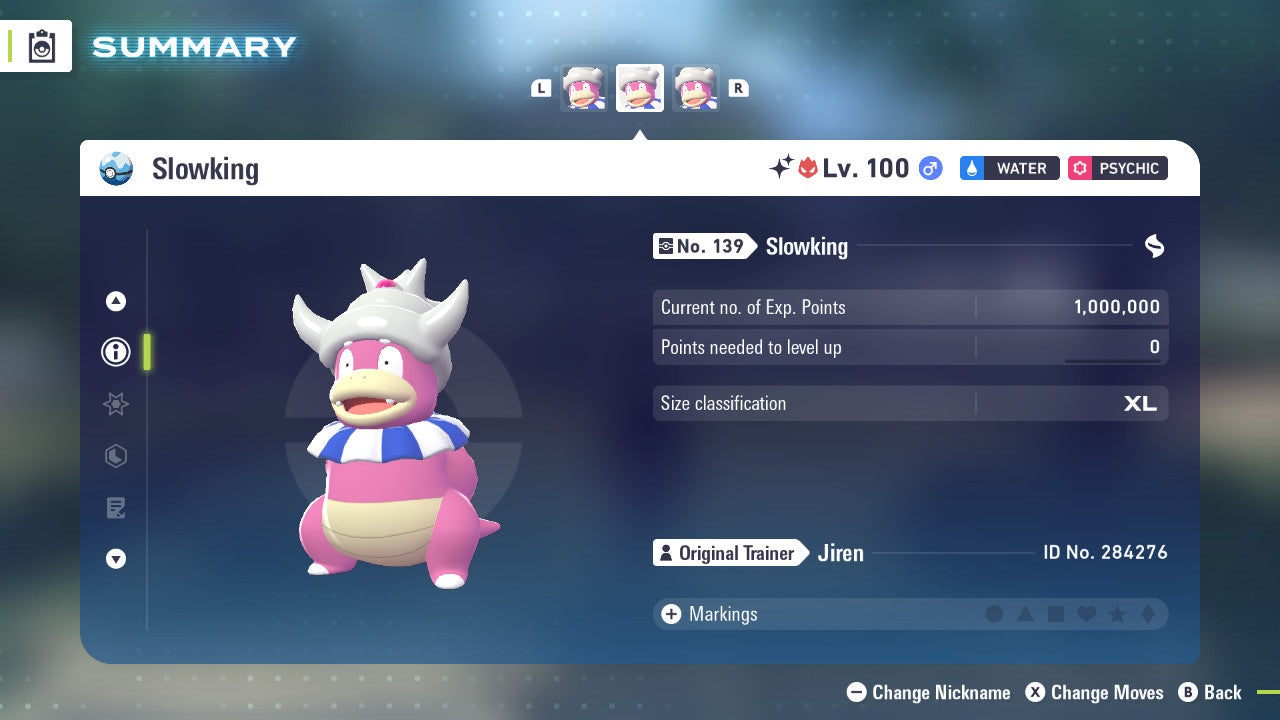Click the up arrow to switch pages
Viewport: 1280px width, 720px height.
[115, 301]
